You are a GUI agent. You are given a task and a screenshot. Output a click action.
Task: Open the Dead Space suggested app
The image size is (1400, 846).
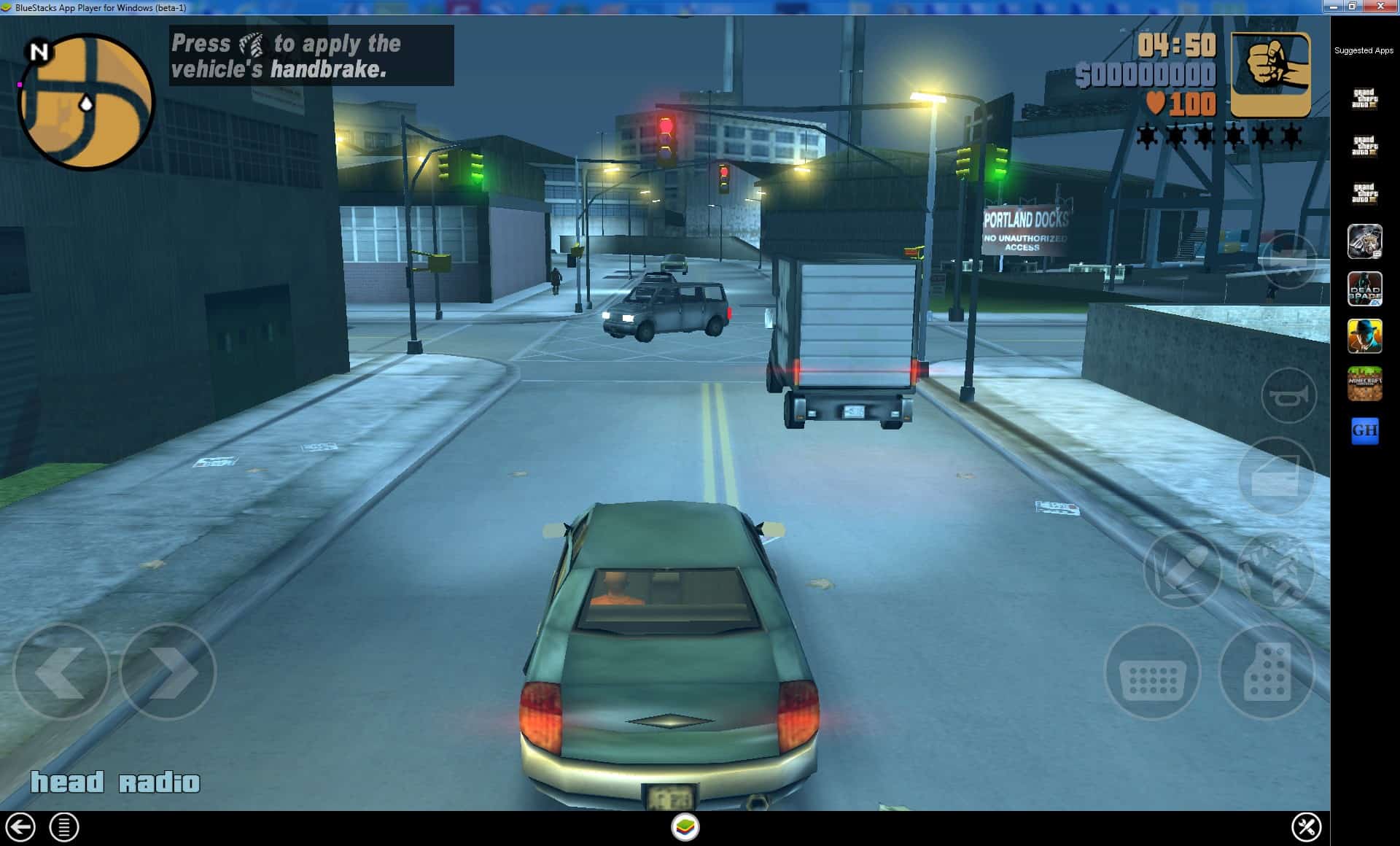(x=1364, y=289)
